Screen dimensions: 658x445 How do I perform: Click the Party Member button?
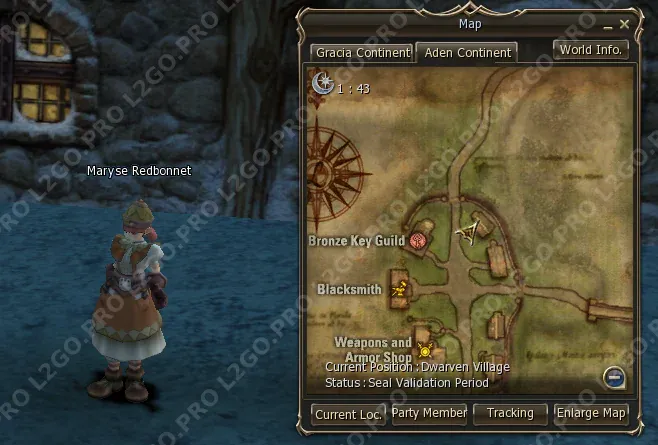(429, 413)
